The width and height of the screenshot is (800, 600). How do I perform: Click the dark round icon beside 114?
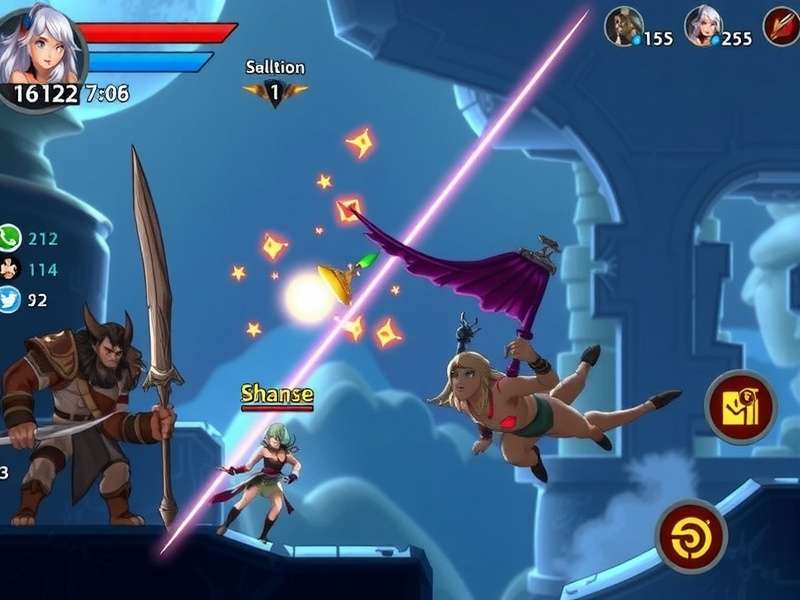click(x=9, y=268)
